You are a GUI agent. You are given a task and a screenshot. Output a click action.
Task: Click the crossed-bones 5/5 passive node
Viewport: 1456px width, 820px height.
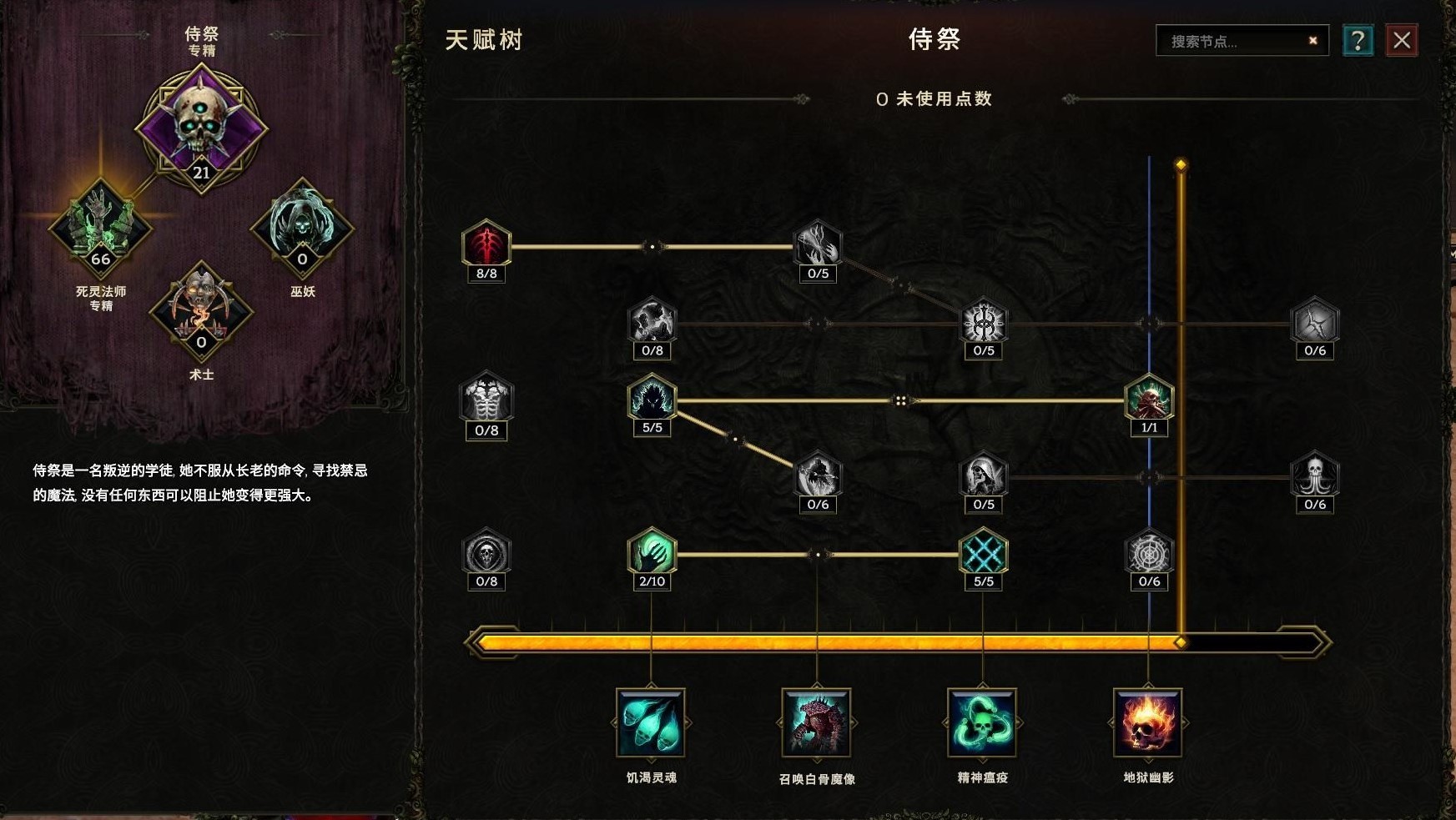(x=983, y=552)
